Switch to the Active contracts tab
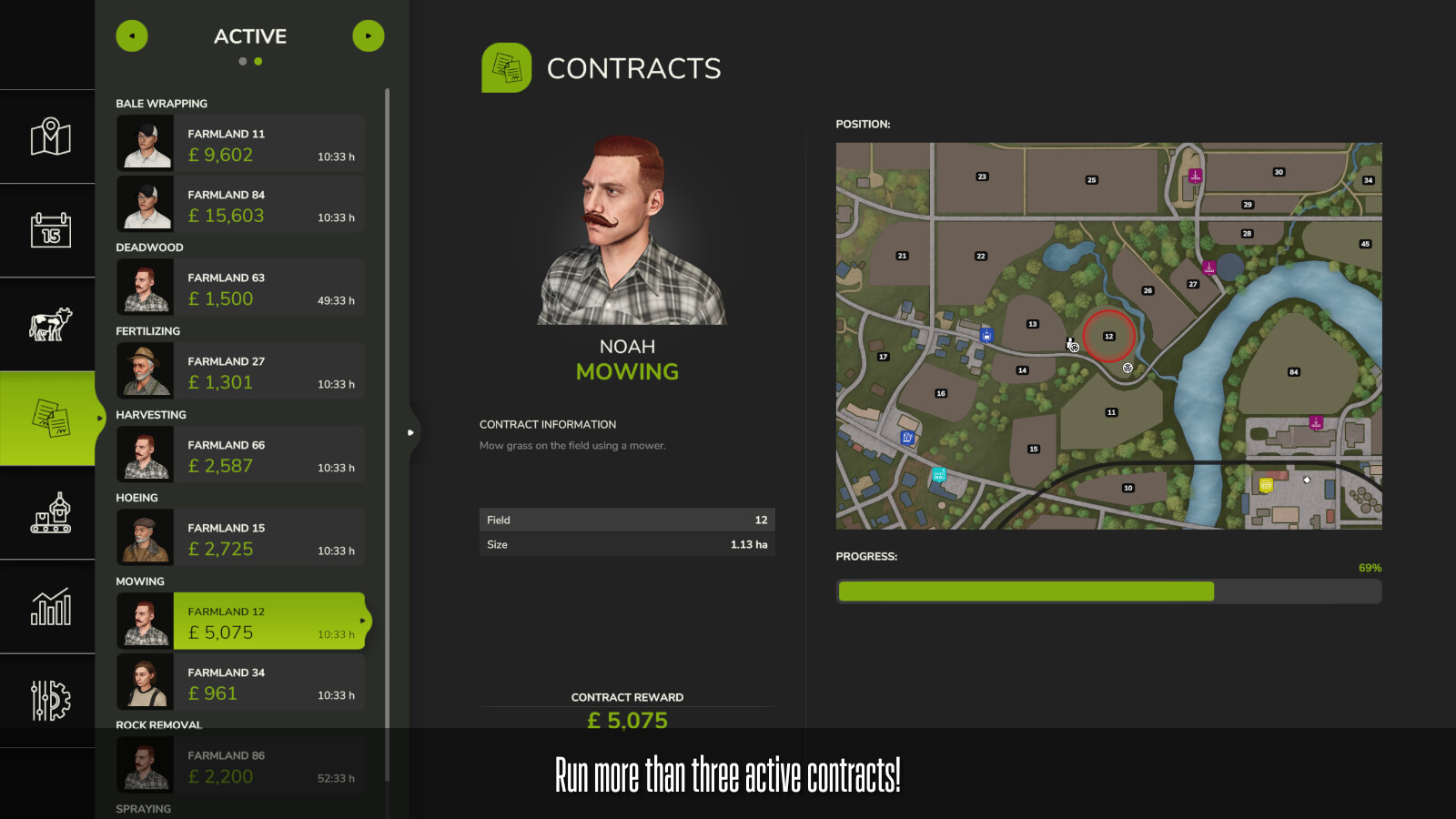Viewport: 1456px width, 819px height. (x=249, y=36)
